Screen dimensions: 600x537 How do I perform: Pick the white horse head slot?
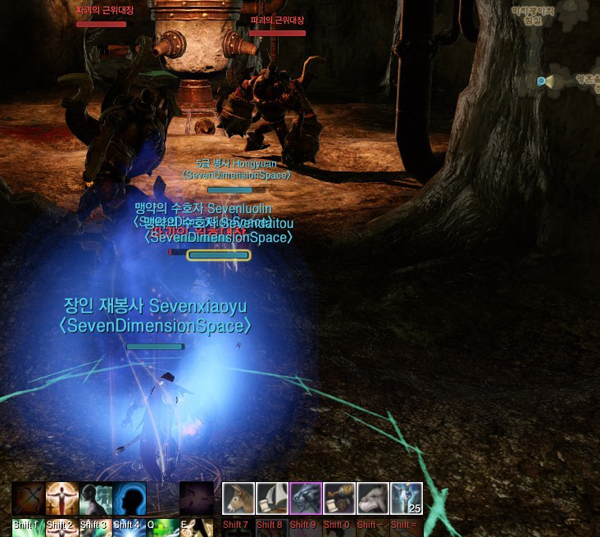372,499
